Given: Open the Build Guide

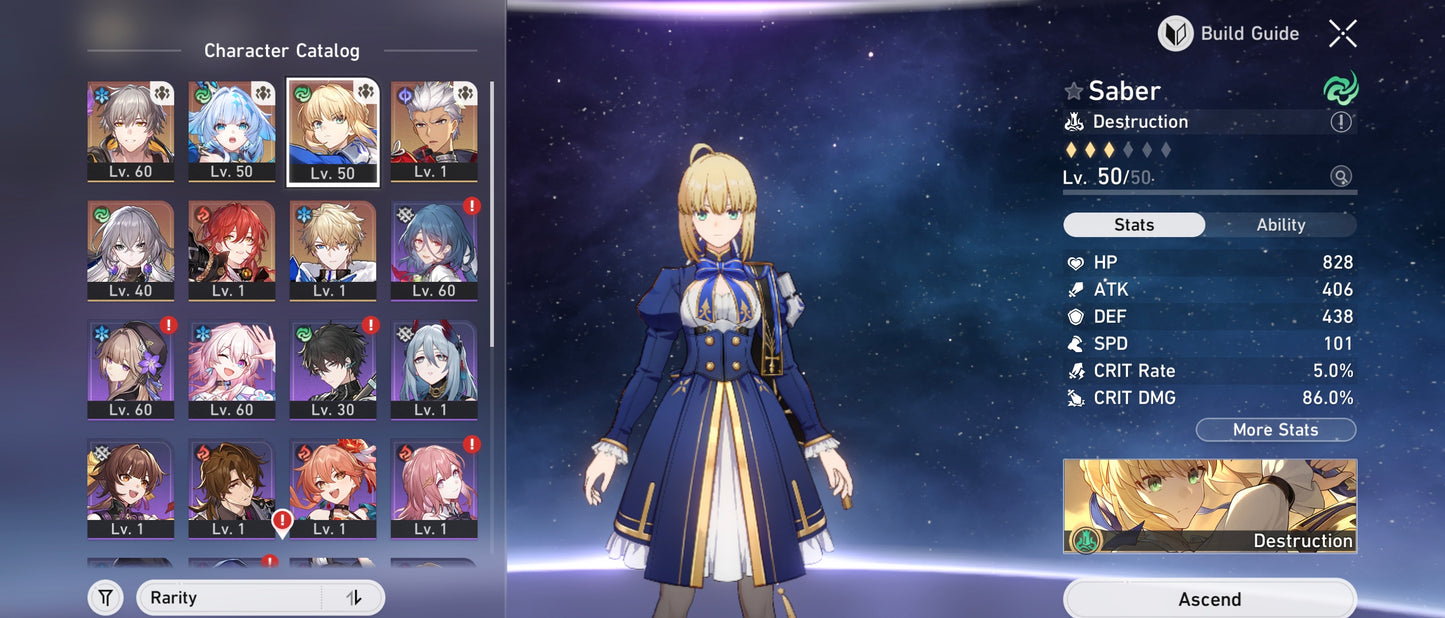Looking at the screenshot, I should tap(1229, 34).
